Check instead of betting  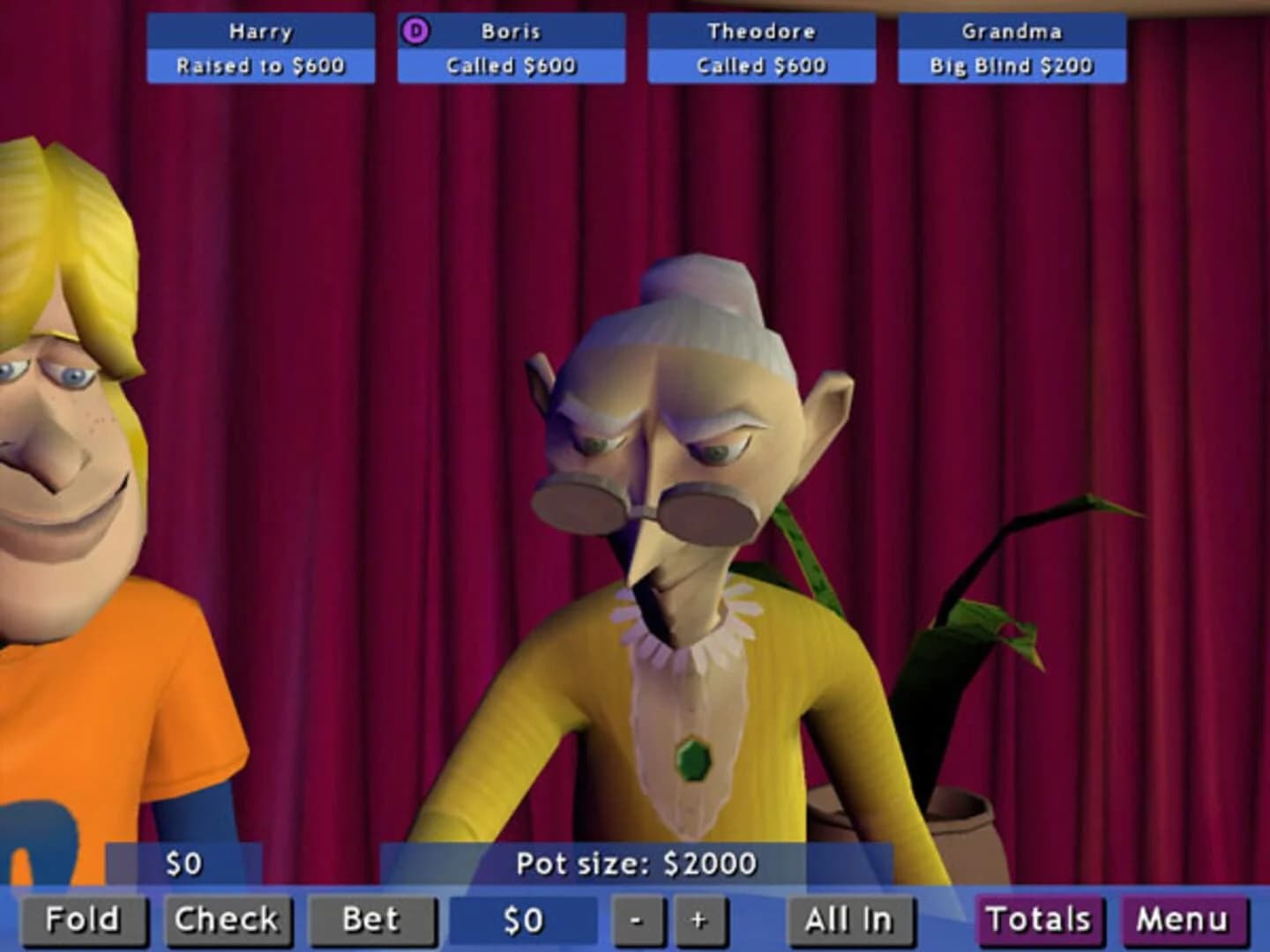point(228,919)
